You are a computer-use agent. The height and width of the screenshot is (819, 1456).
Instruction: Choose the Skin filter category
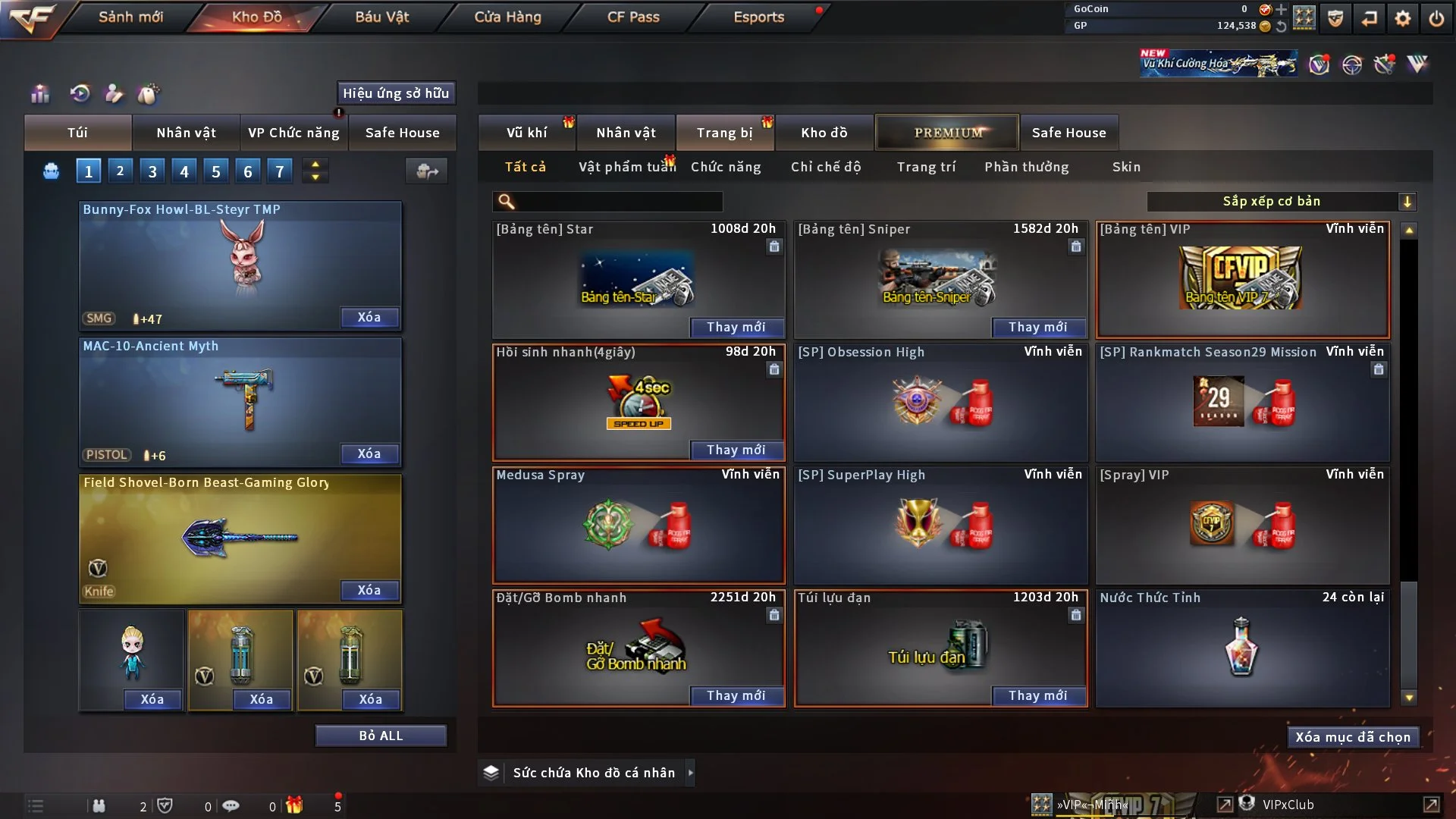pyautogui.click(x=1126, y=167)
